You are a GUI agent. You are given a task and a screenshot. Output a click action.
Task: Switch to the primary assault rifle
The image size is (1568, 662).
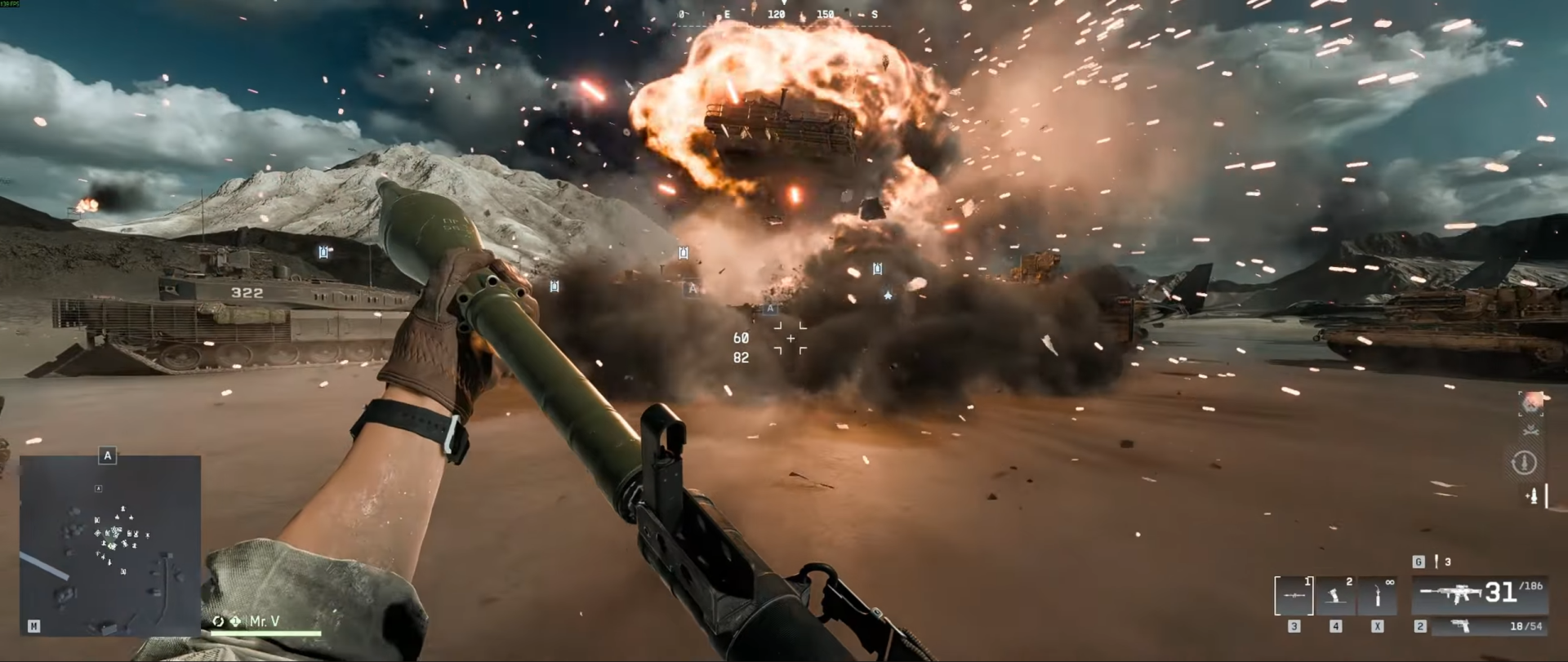coord(1479,593)
